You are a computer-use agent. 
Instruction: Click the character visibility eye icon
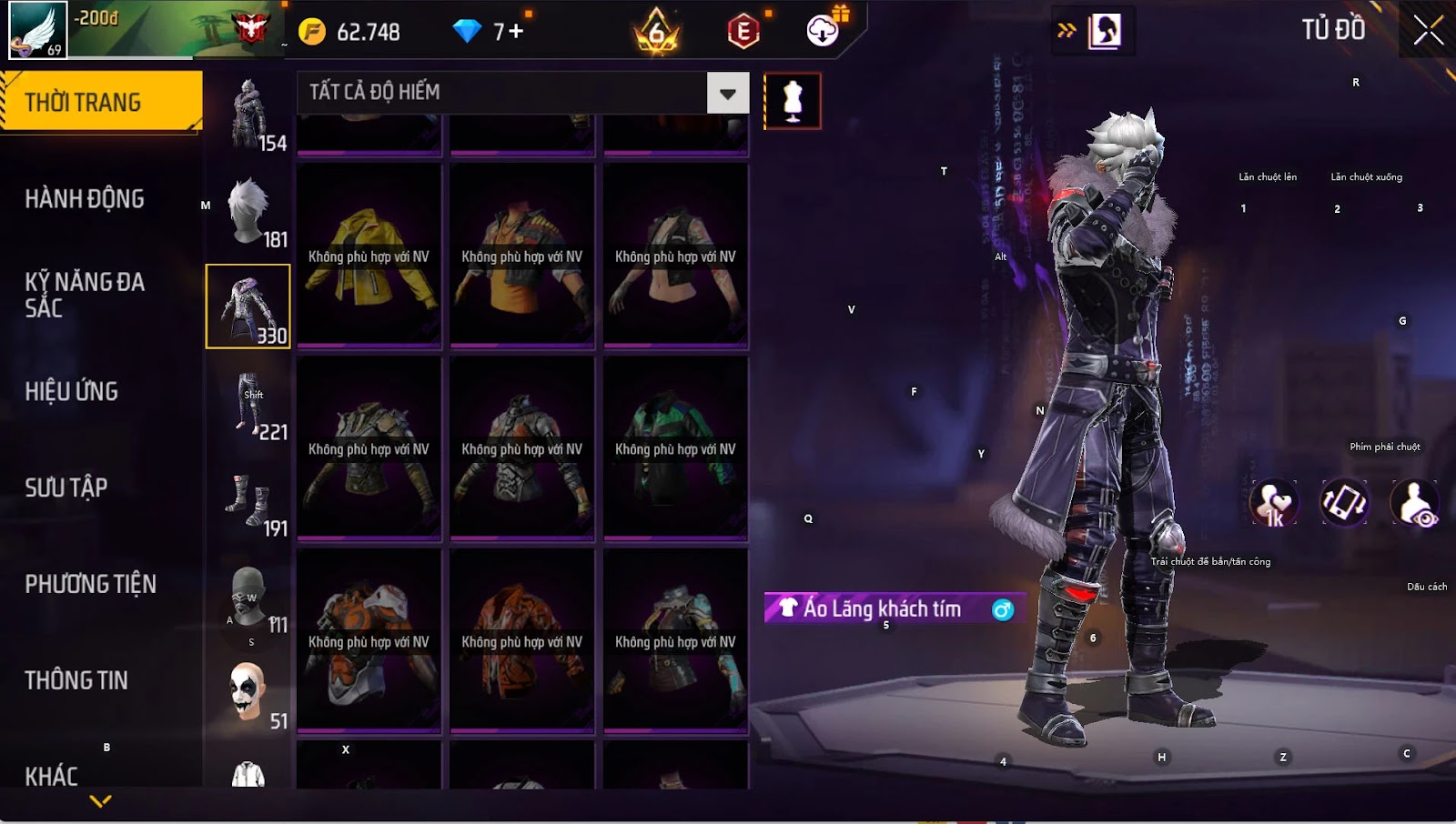point(1415,503)
